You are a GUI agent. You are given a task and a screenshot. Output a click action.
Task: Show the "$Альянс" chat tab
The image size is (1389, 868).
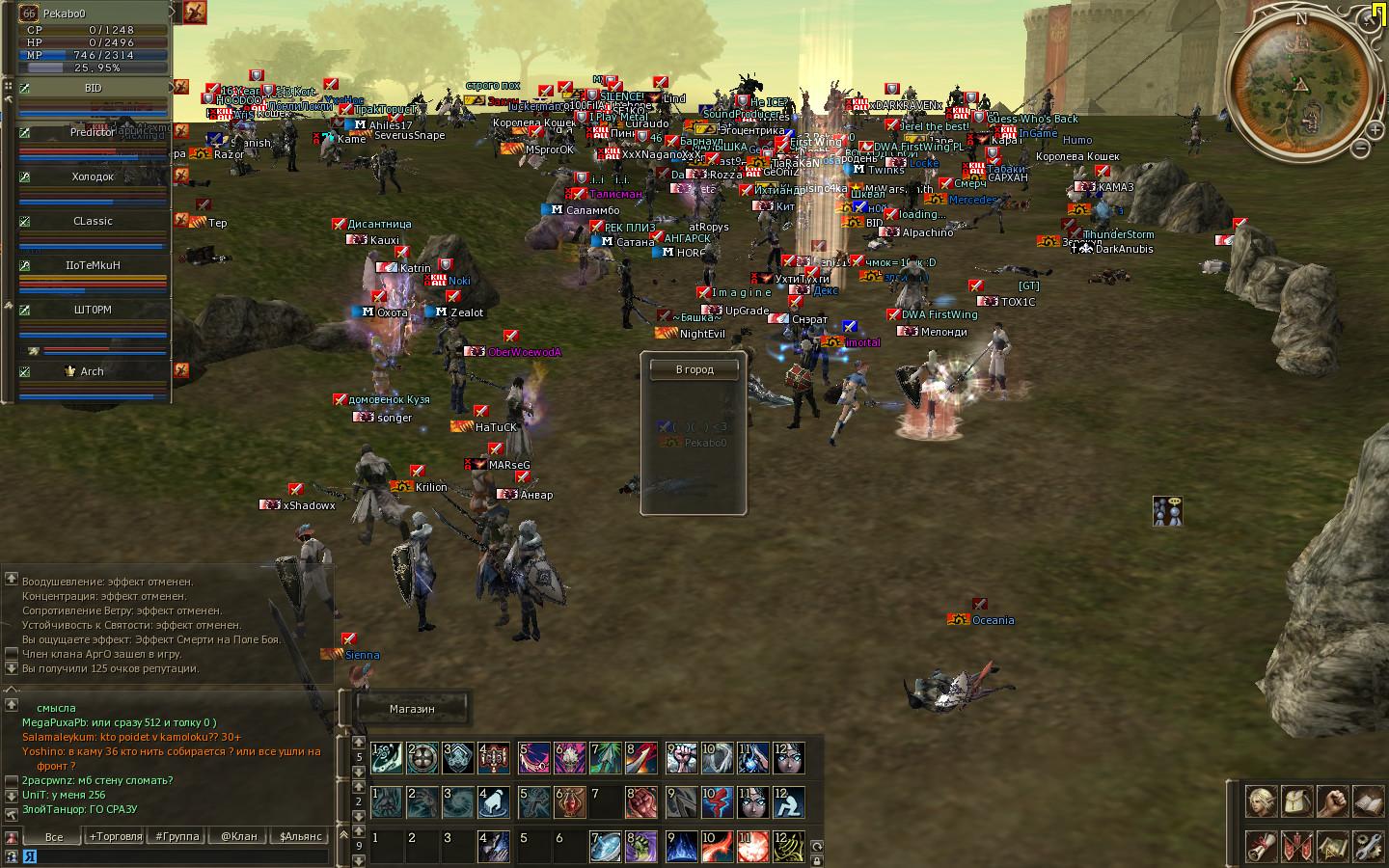(x=300, y=836)
